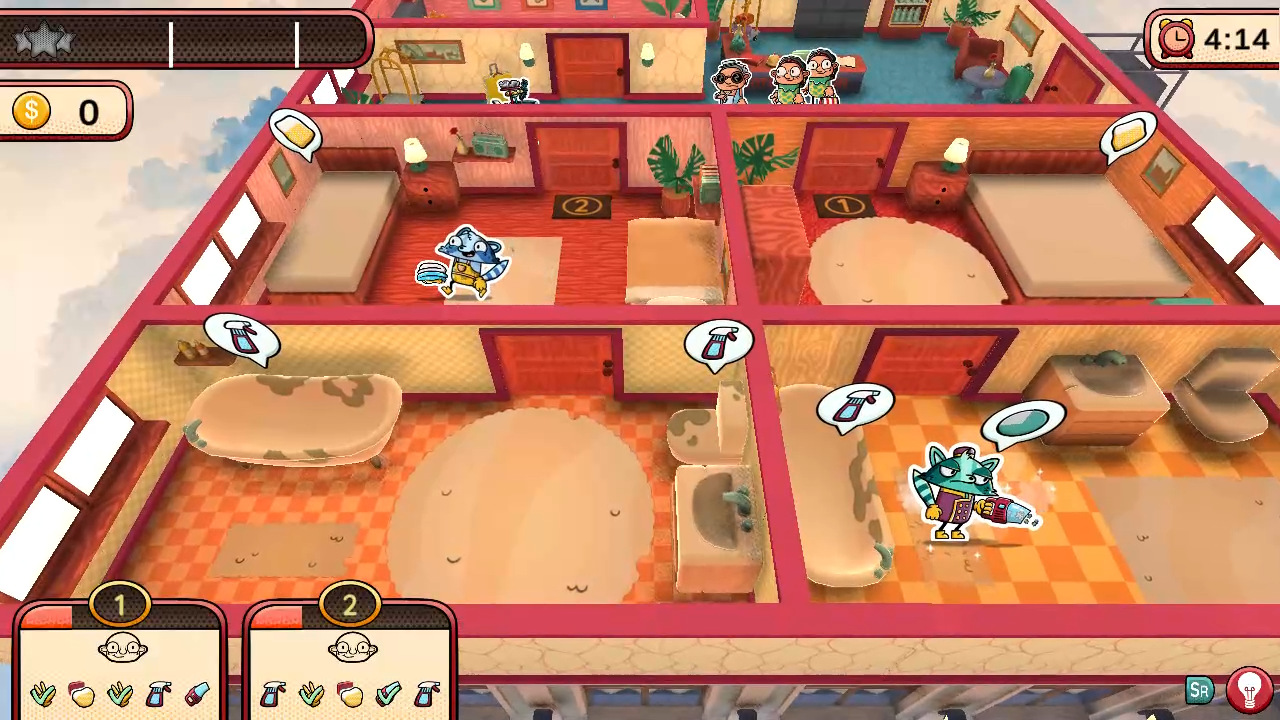
Task: Click the room number 1 floor badge
Action: 846,205
